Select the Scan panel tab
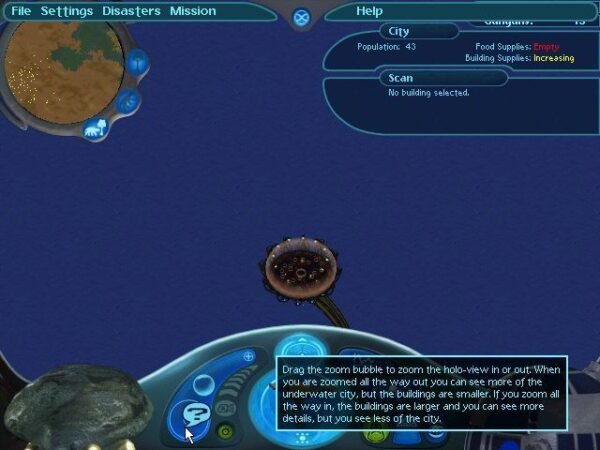Screen dimensions: 600x450 (401, 78)
